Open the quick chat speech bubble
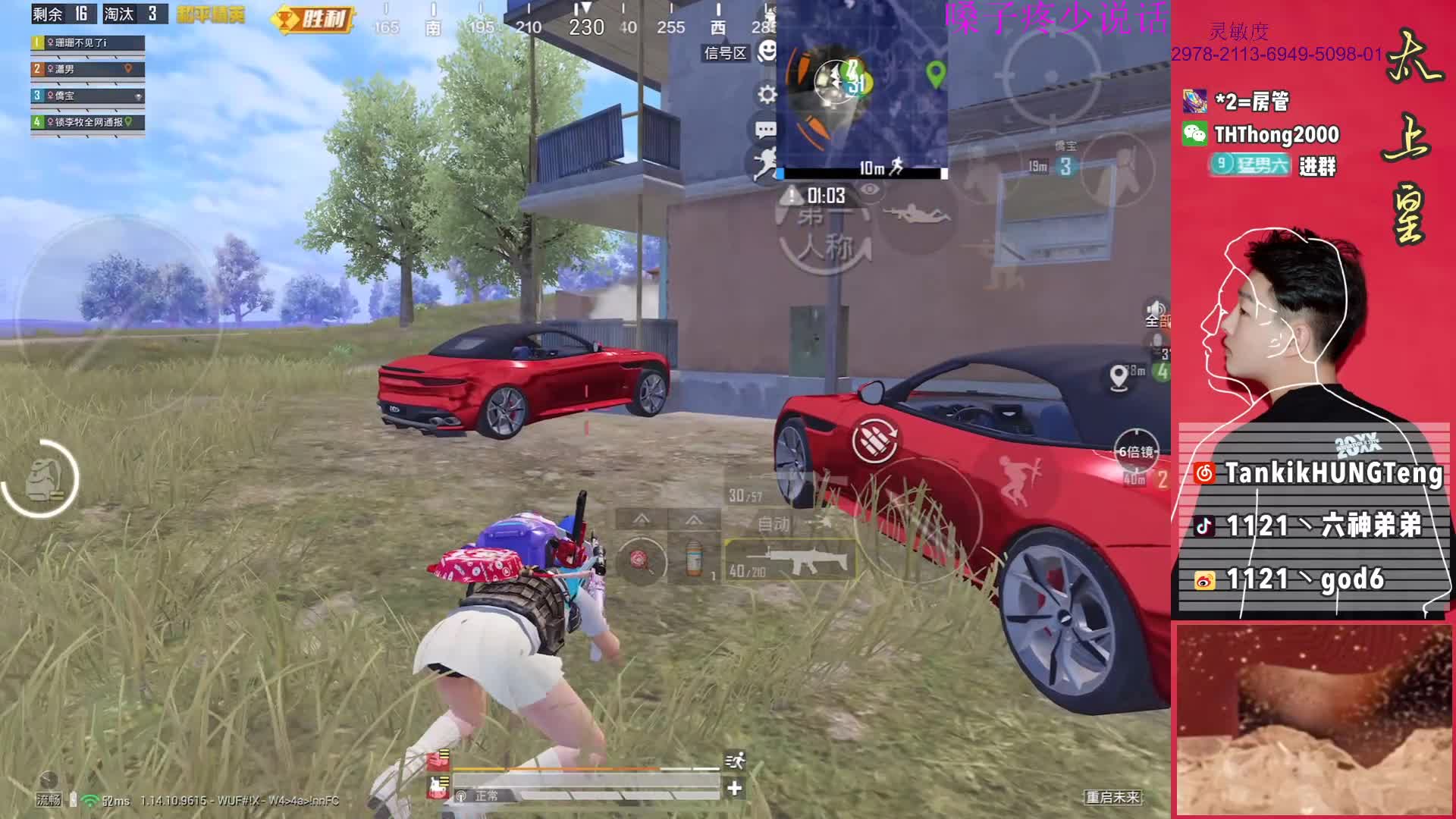Screen dimensions: 1456x819 point(765,129)
